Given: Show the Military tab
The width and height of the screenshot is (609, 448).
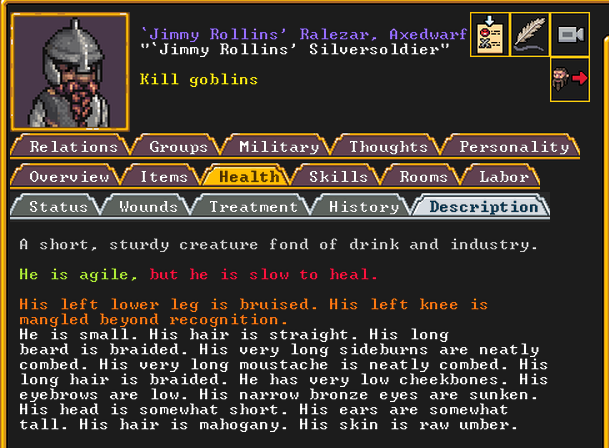Looking at the screenshot, I should 278,147.
